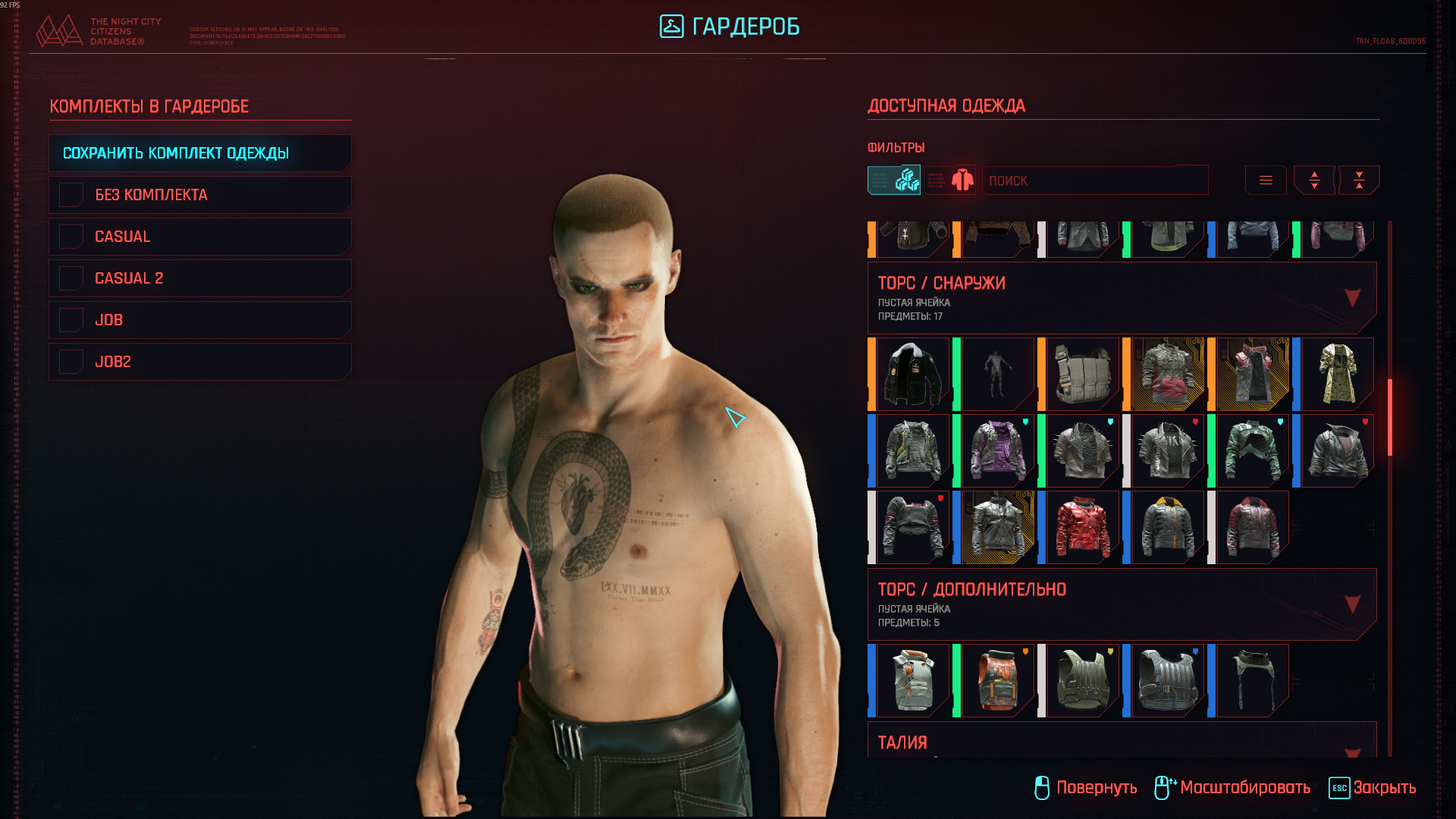Select the black police jacket

click(x=913, y=375)
